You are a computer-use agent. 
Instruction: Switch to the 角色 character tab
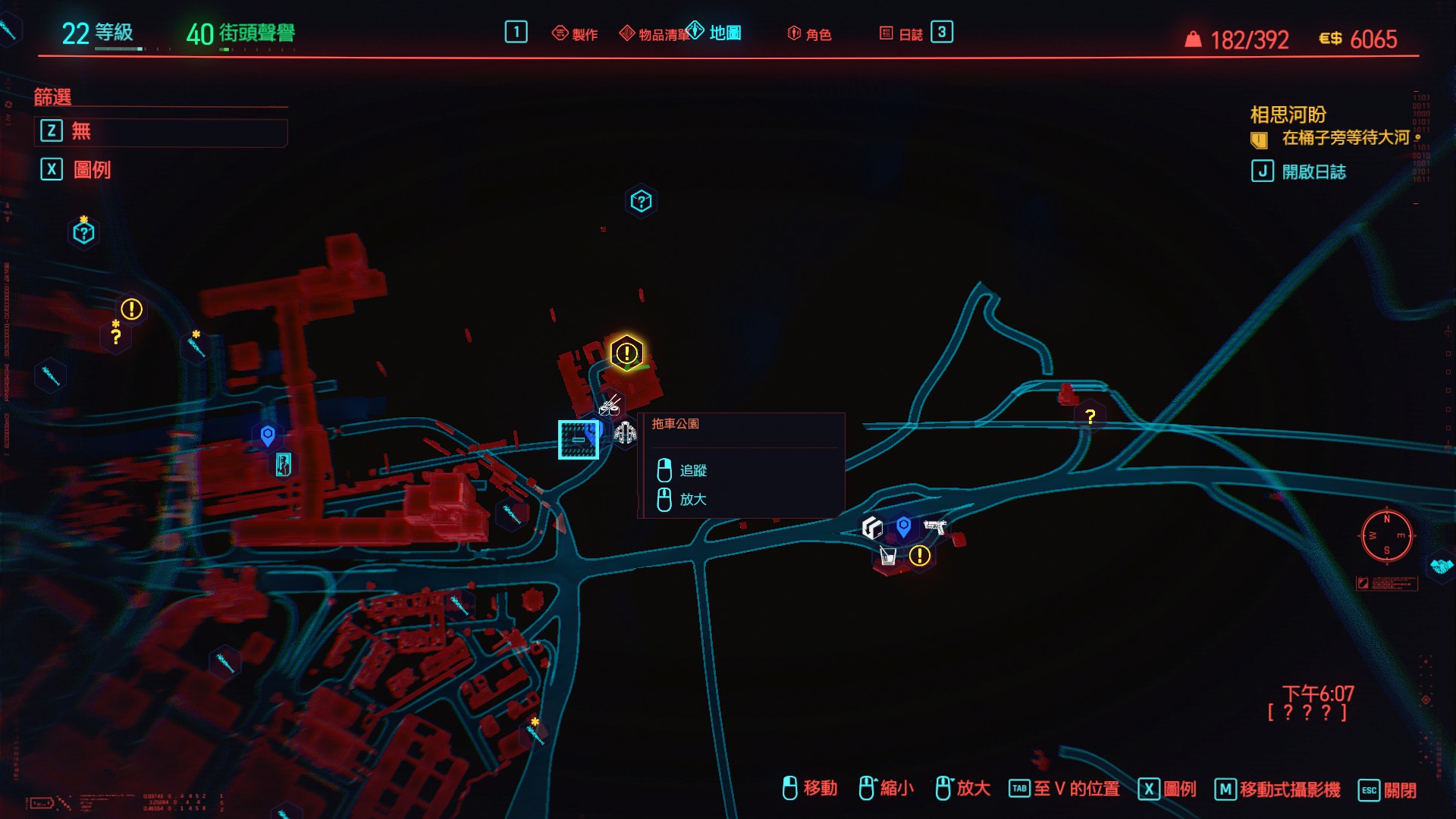pos(810,33)
